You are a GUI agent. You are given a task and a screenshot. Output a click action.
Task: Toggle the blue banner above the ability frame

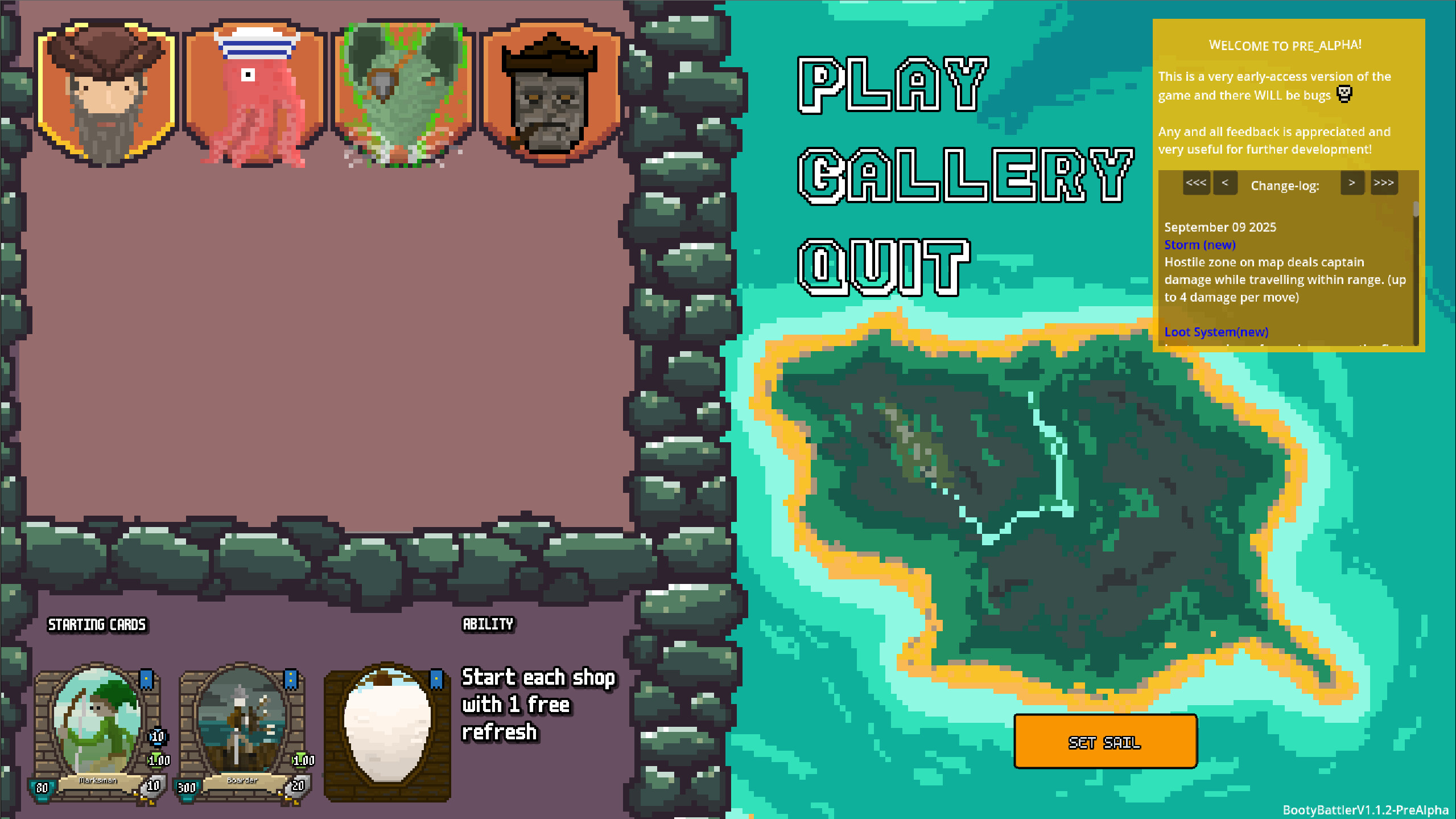435,677
